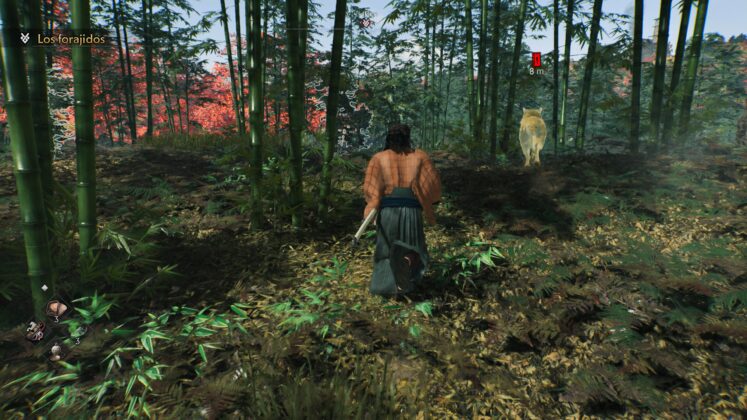Screen dimensions: 747x420
Task: Use the top item in the quick-item wheel
Action: [x=55, y=308]
